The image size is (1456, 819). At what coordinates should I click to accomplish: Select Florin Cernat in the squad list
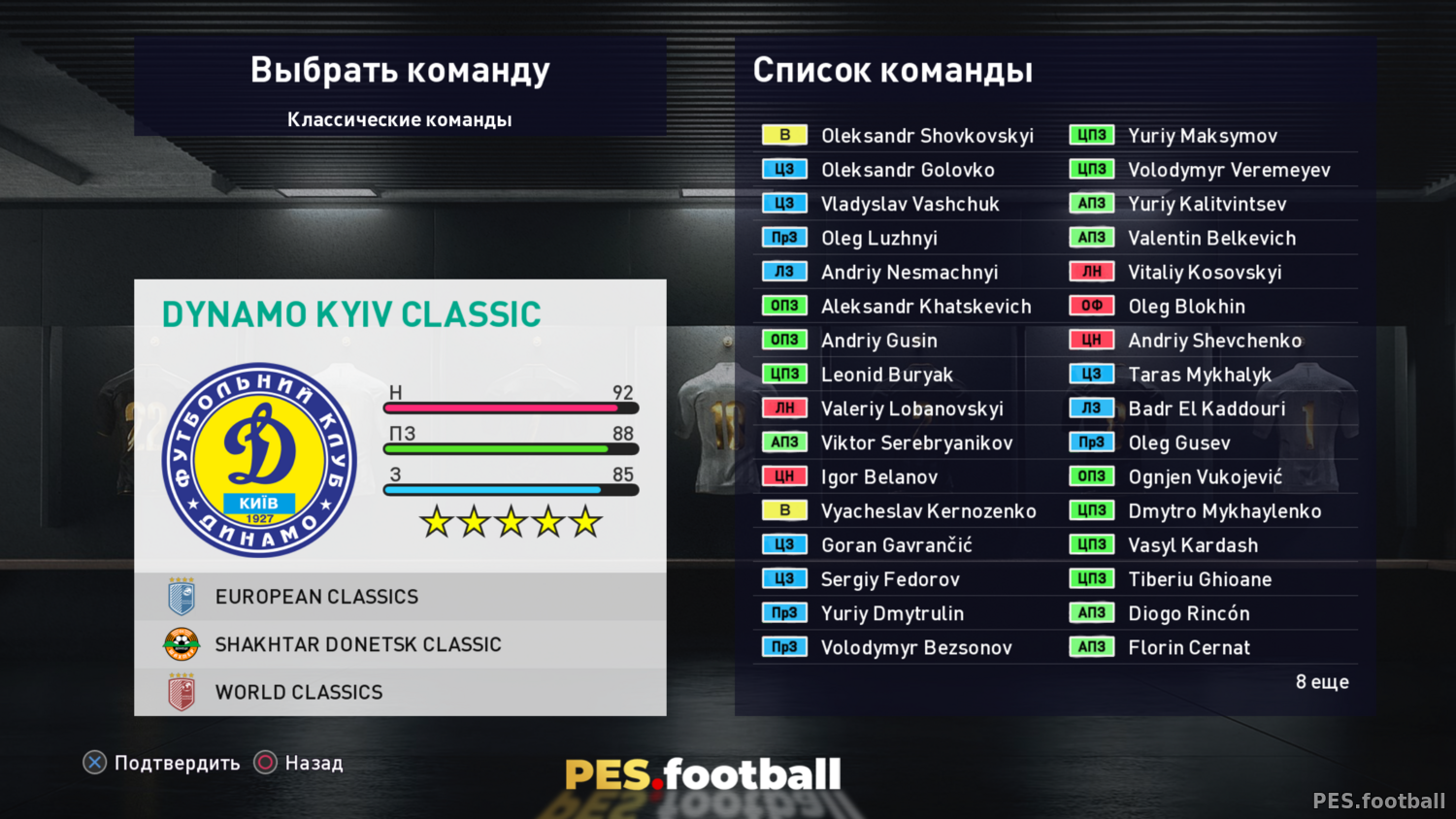click(x=1189, y=647)
